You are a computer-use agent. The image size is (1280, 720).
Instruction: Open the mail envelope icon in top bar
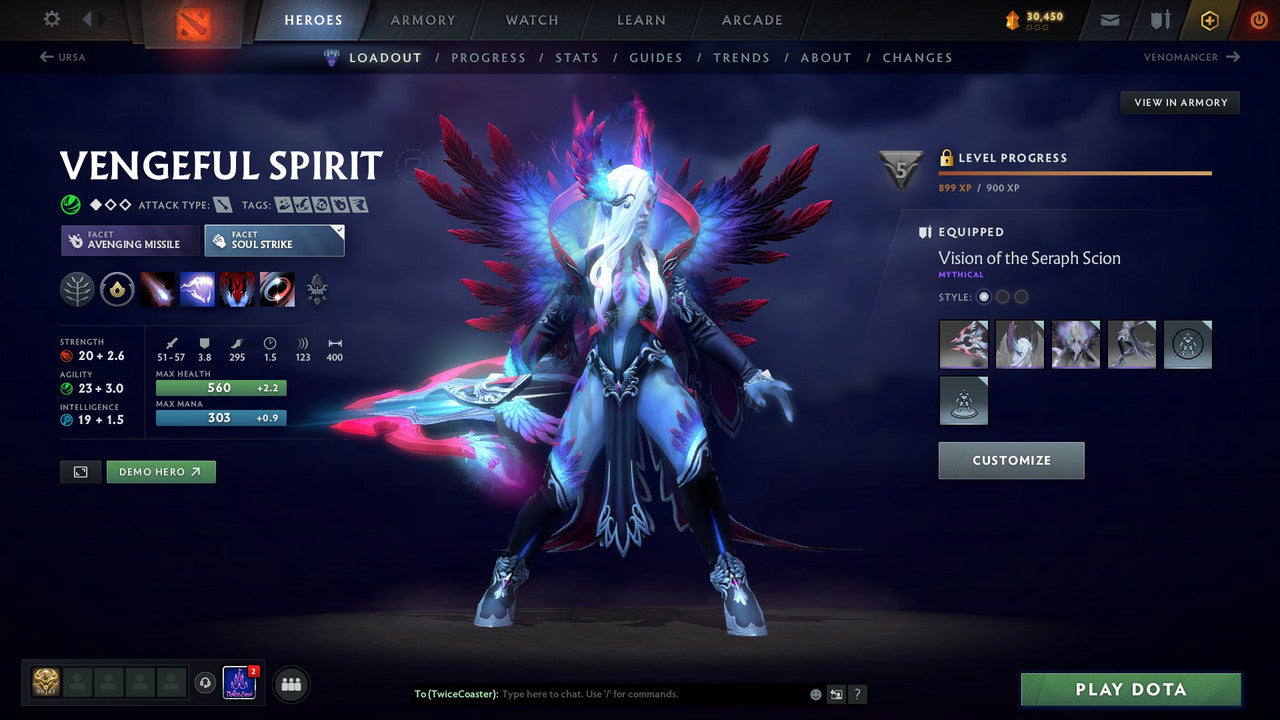pos(1109,19)
